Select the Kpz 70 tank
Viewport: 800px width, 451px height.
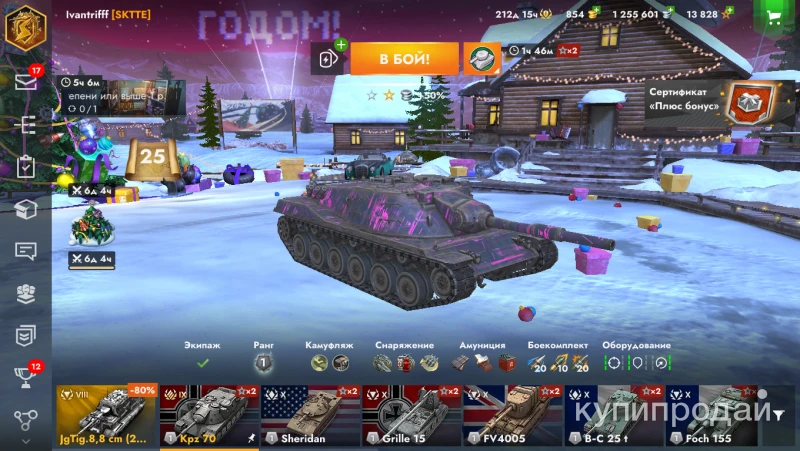[208, 415]
